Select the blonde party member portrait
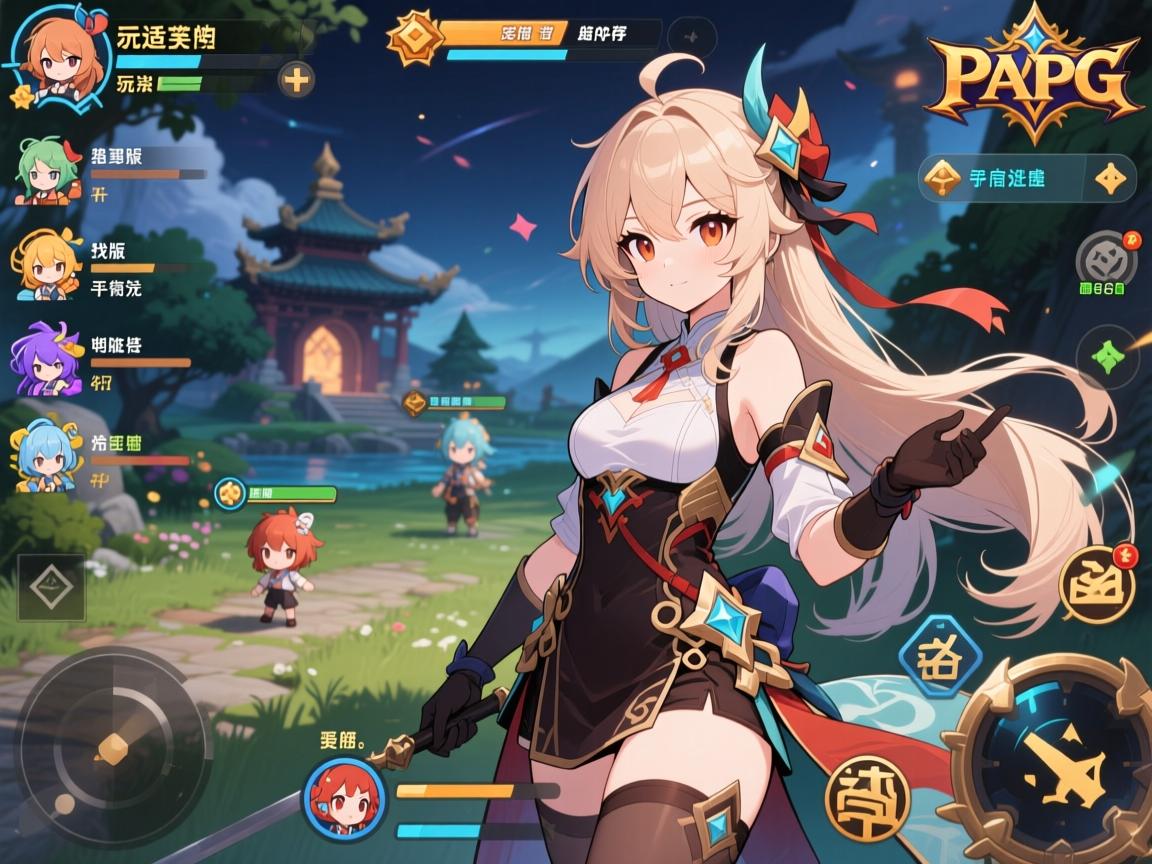This screenshot has height=864, width=1152. coord(46,264)
